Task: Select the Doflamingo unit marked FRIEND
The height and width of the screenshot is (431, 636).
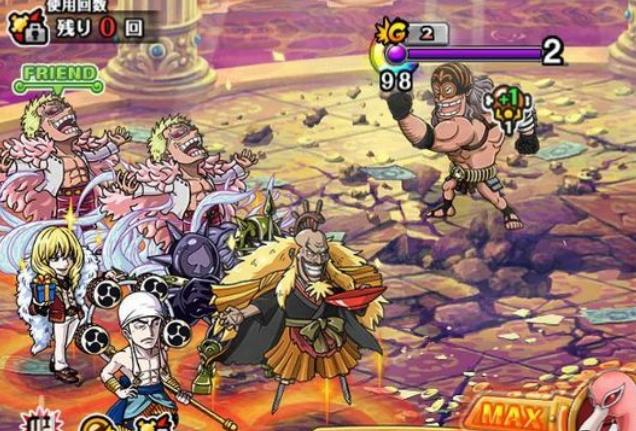Action: 62,152
